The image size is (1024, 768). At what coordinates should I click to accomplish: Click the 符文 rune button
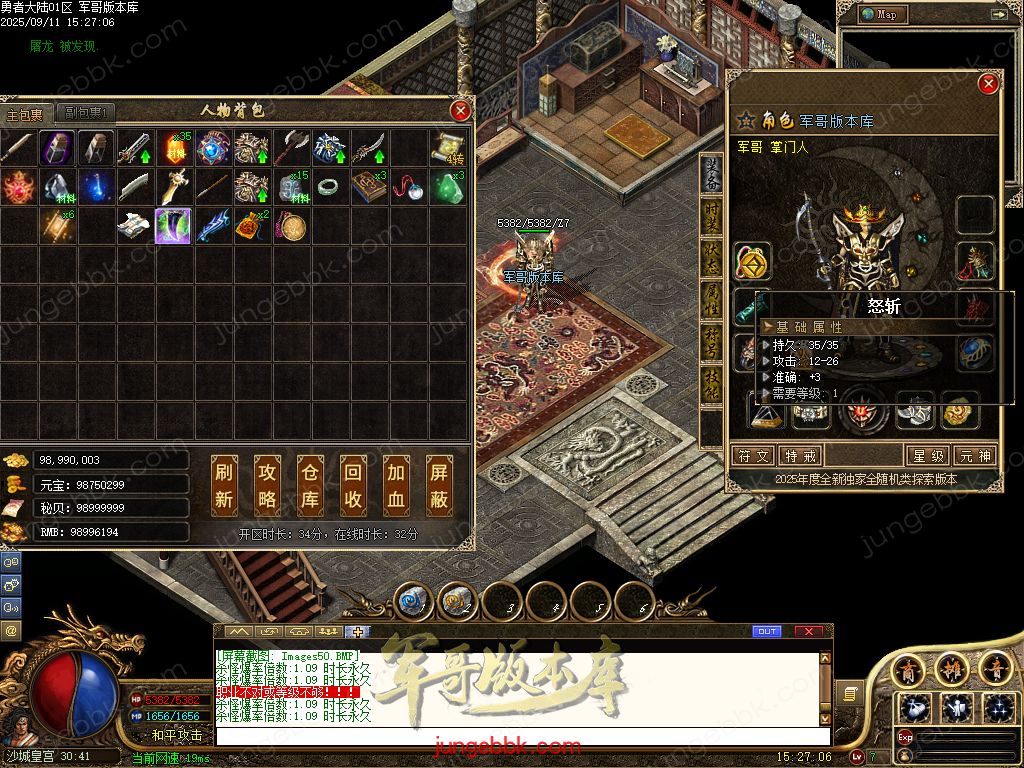coord(753,456)
